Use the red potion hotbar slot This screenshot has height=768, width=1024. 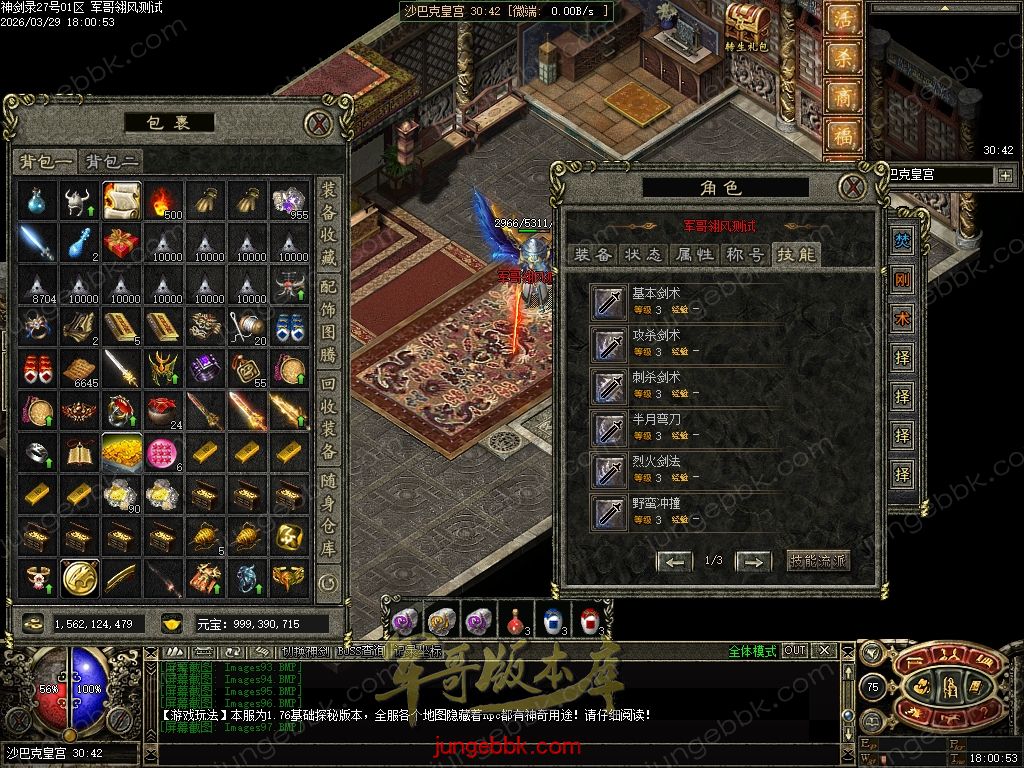click(x=515, y=620)
